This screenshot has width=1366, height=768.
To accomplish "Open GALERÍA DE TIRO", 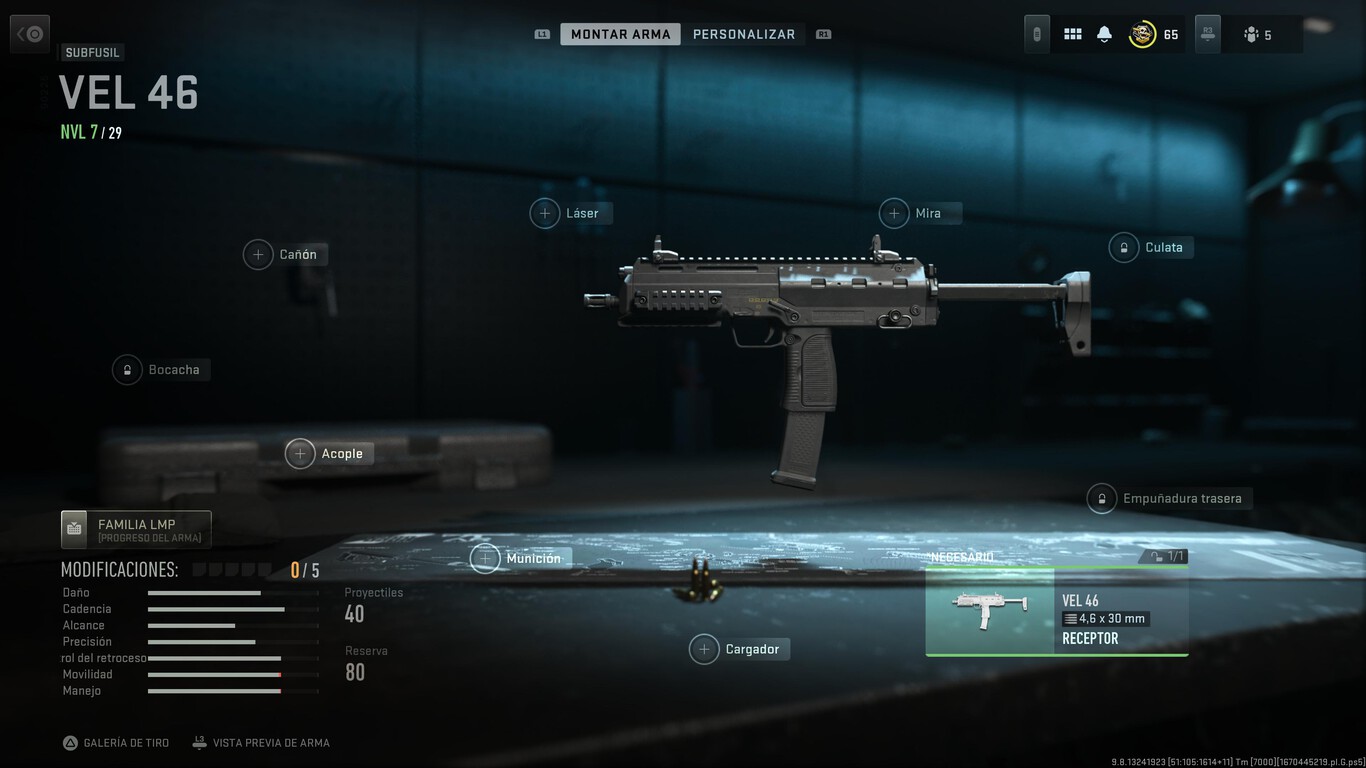I will point(116,742).
